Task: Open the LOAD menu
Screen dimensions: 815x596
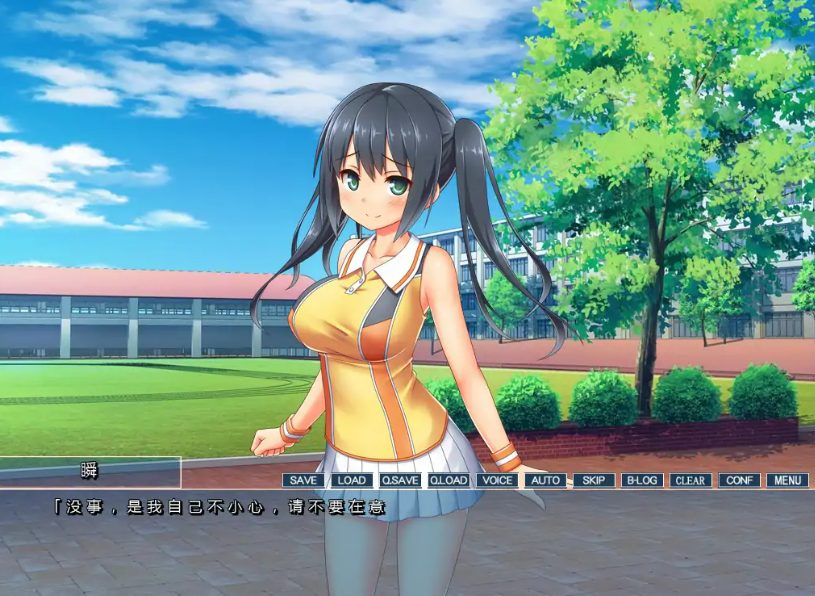Action: point(351,480)
